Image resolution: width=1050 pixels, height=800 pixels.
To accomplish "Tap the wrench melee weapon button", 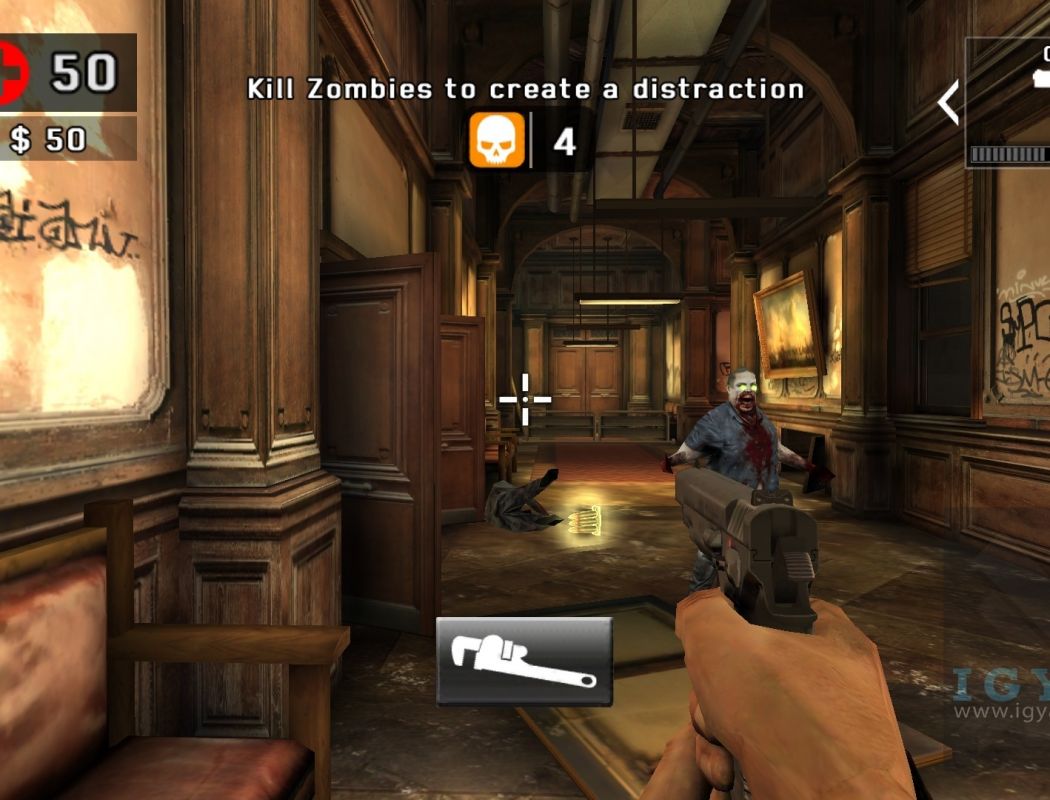I will (x=524, y=661).
